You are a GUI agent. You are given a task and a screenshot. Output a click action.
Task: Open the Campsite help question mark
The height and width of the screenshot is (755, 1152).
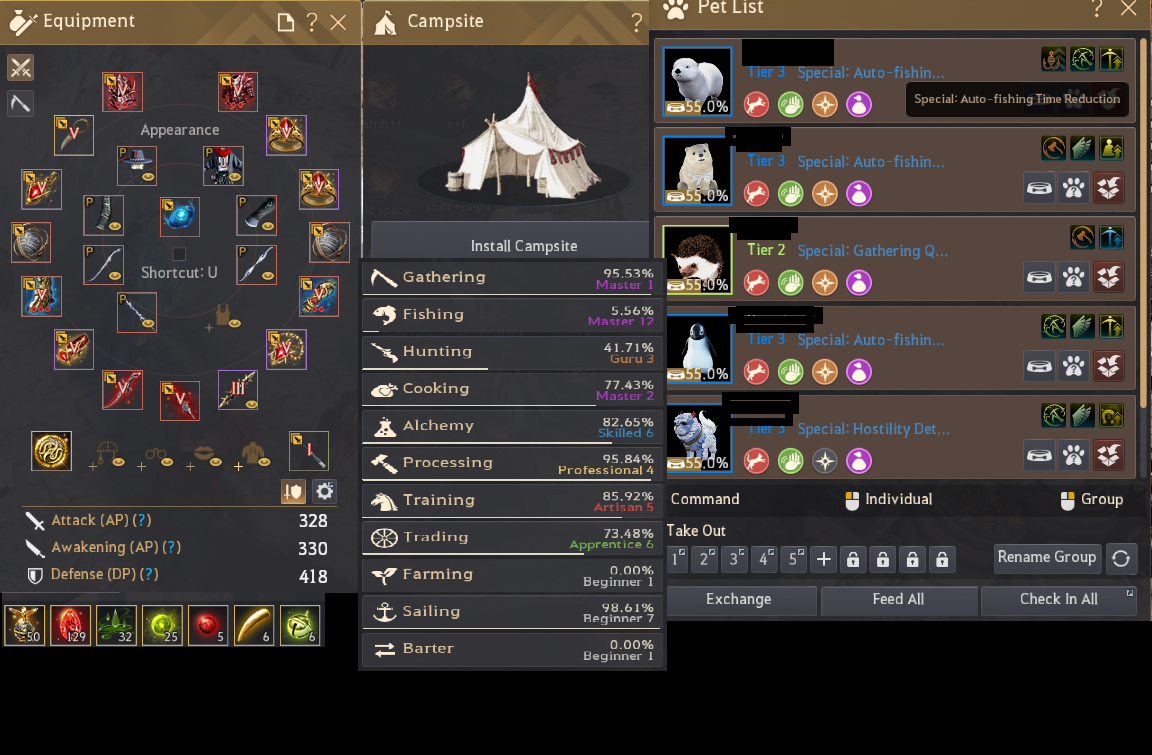point(637,22)
